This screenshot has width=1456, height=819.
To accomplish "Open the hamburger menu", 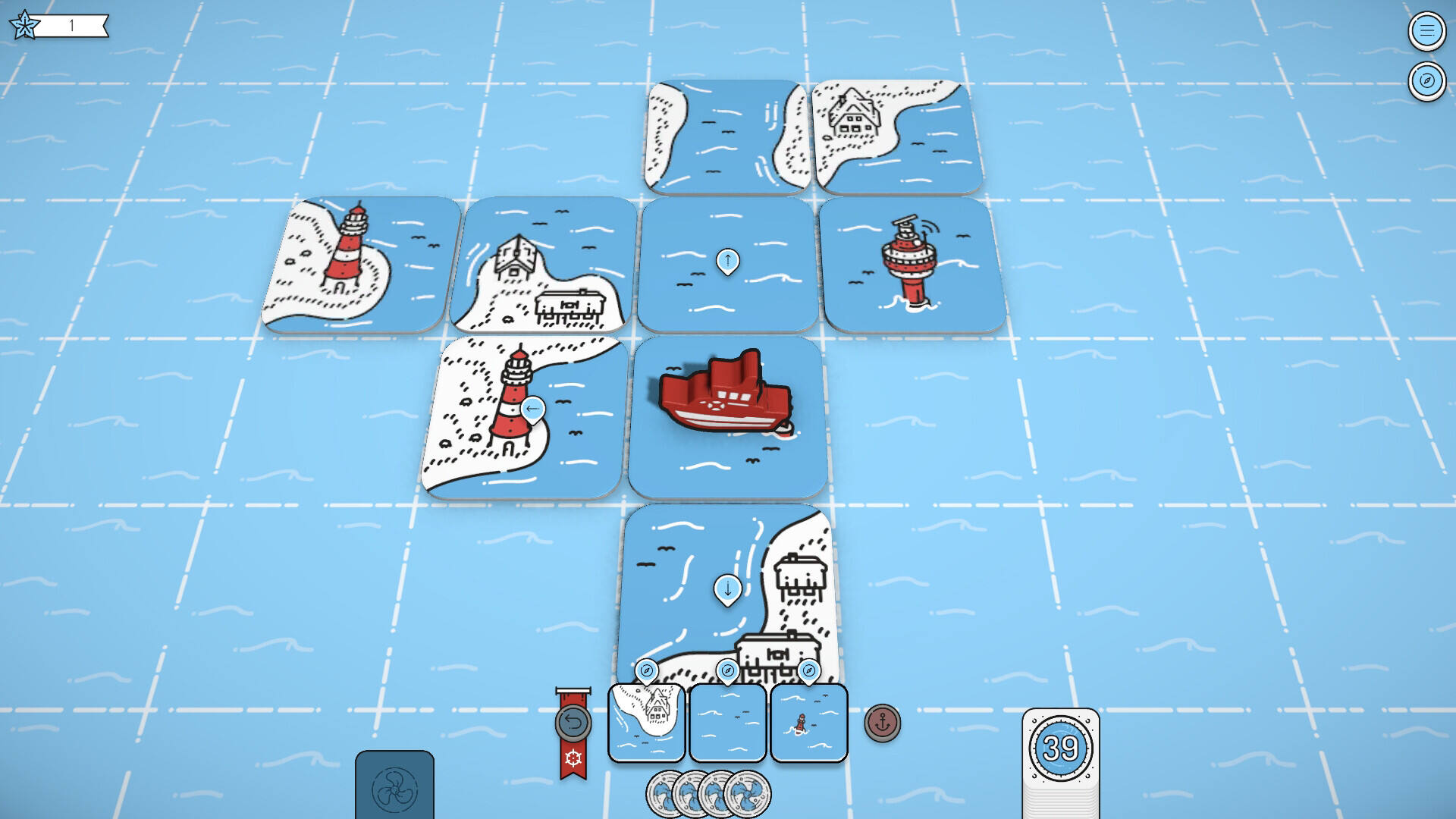I will [1426, 30].
